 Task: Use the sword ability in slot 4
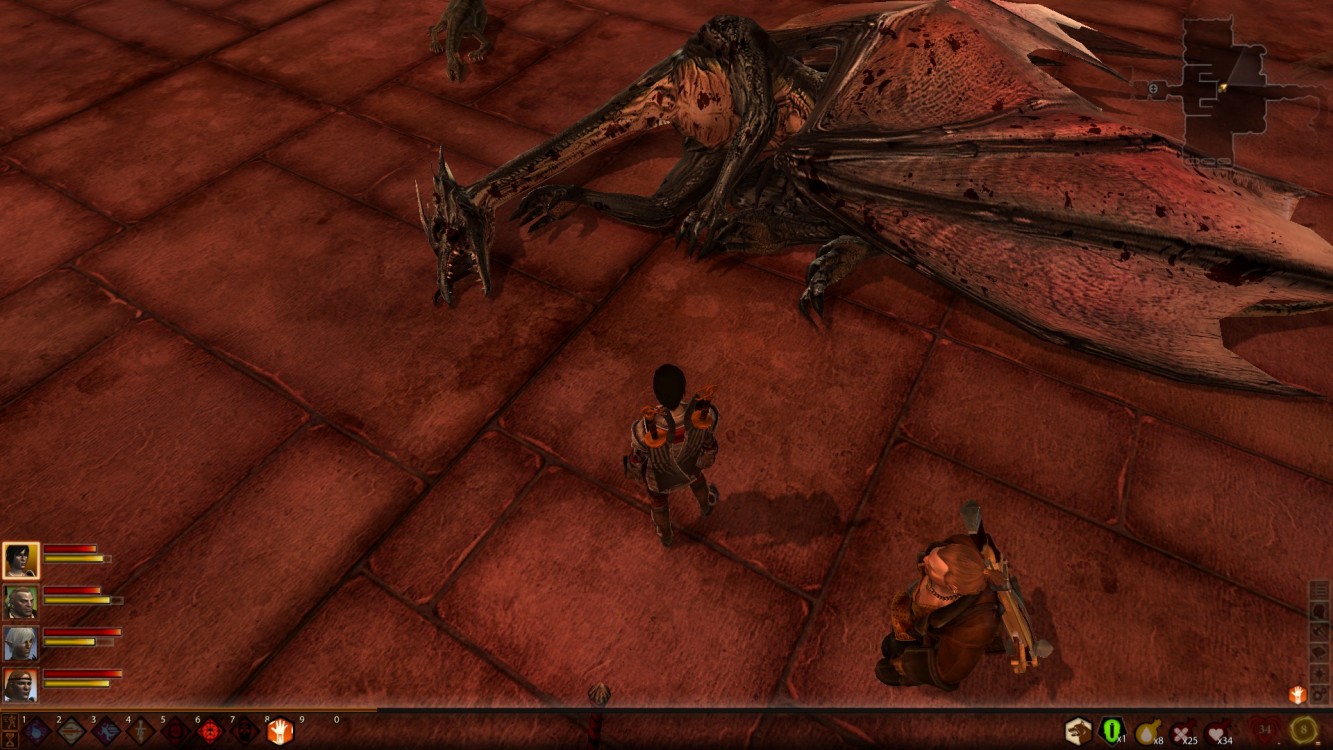(x=141, y=732)
